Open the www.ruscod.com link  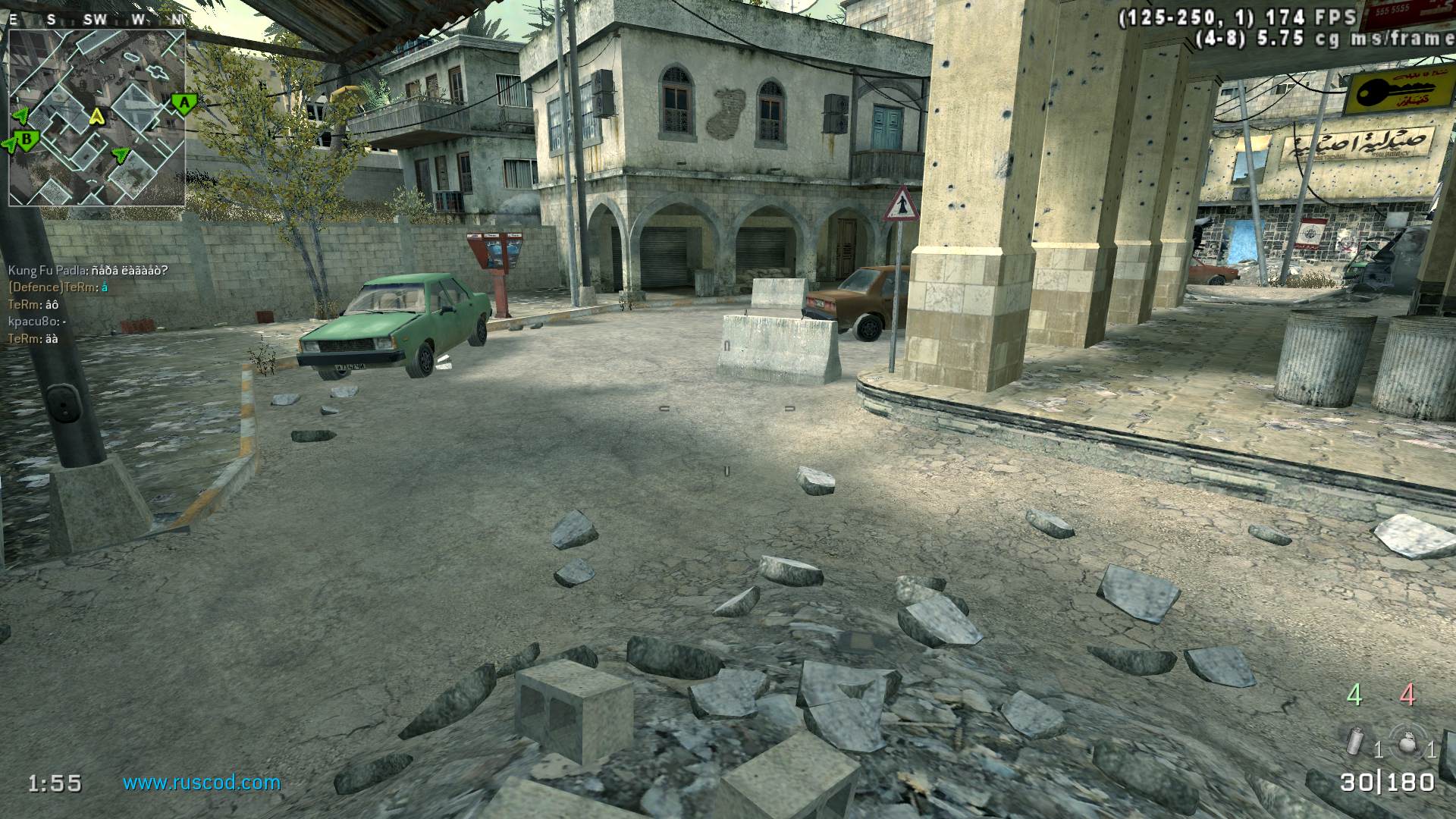pos(202,783)
